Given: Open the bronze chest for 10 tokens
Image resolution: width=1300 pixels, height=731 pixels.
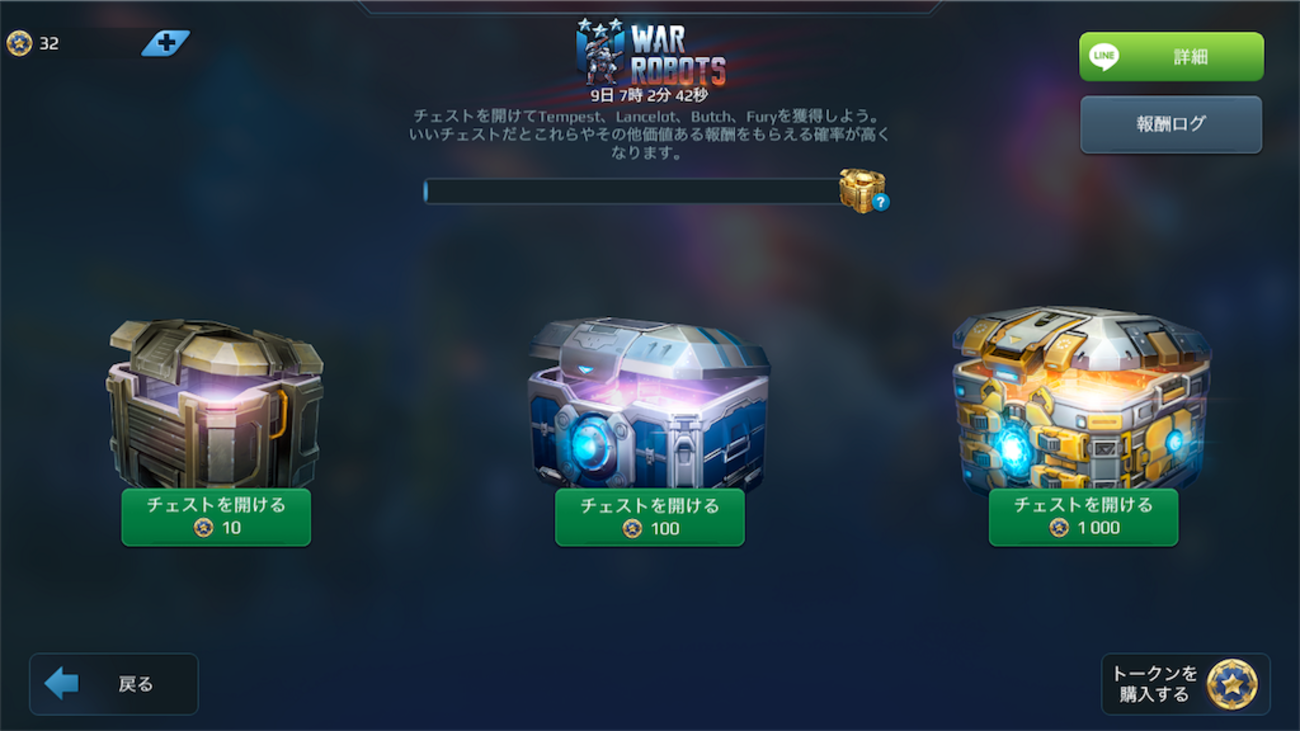Looking at the screenshot, I should pos(216,517).
